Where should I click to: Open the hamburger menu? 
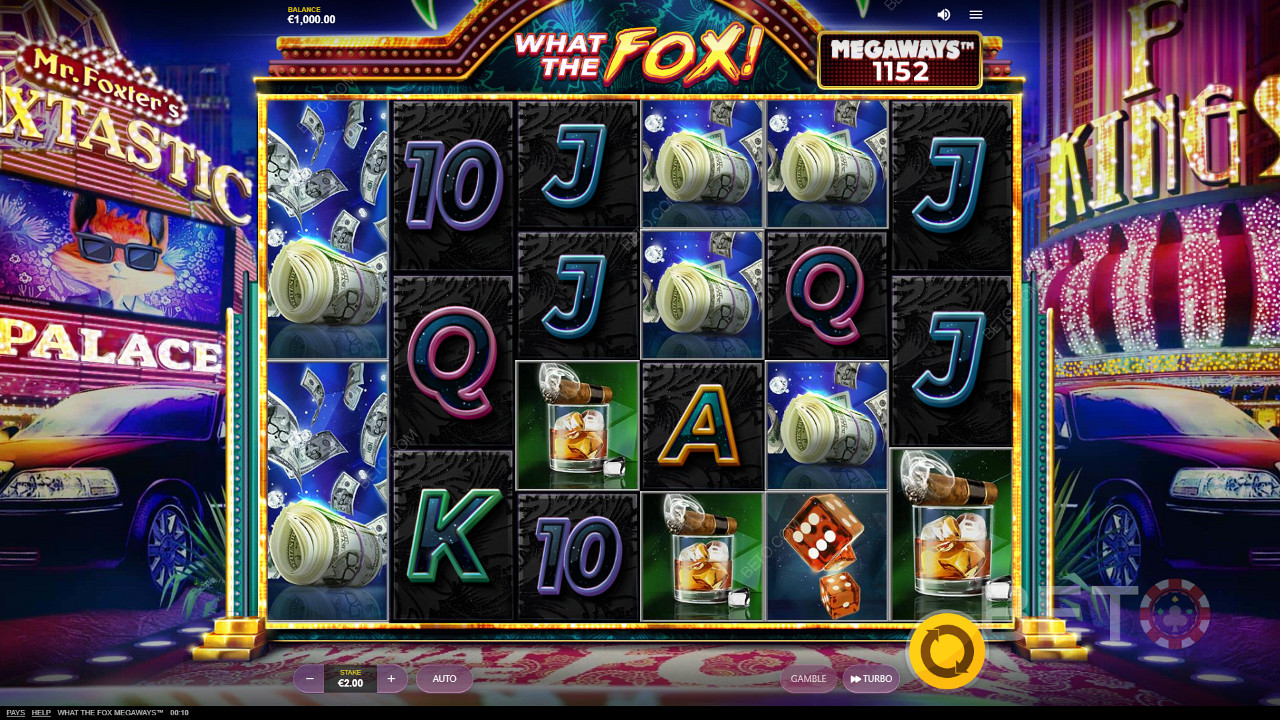pyautogui.click(x=976, y=15)
